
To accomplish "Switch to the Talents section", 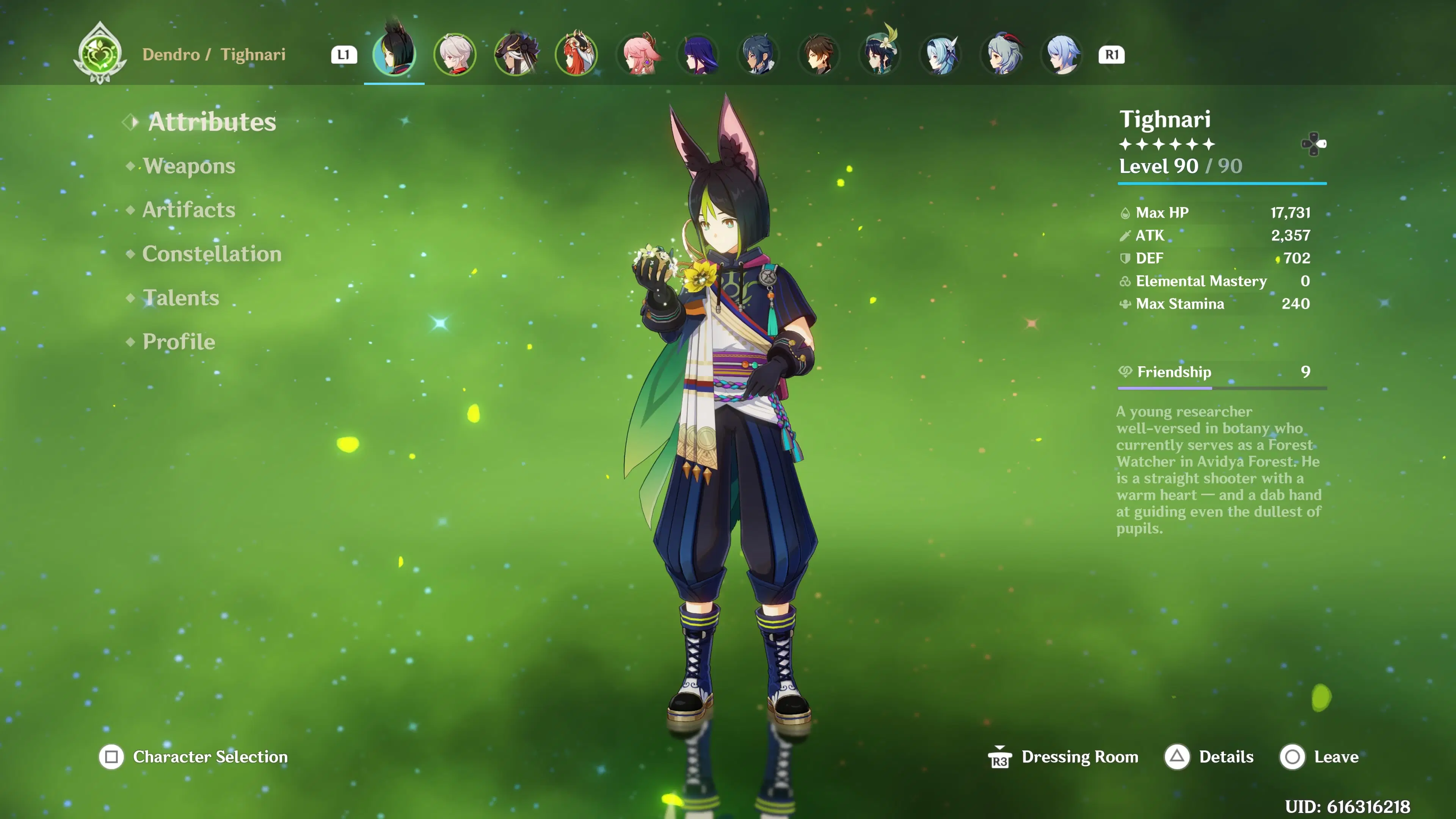I will click(180, 298).
